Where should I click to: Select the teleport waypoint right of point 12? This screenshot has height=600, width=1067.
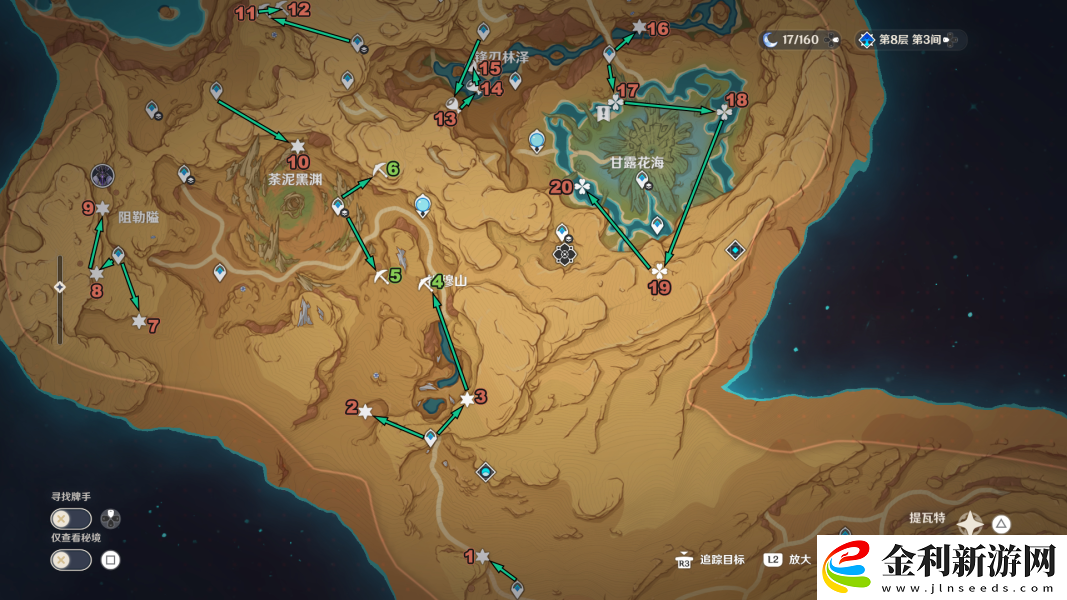click(357, 42)
